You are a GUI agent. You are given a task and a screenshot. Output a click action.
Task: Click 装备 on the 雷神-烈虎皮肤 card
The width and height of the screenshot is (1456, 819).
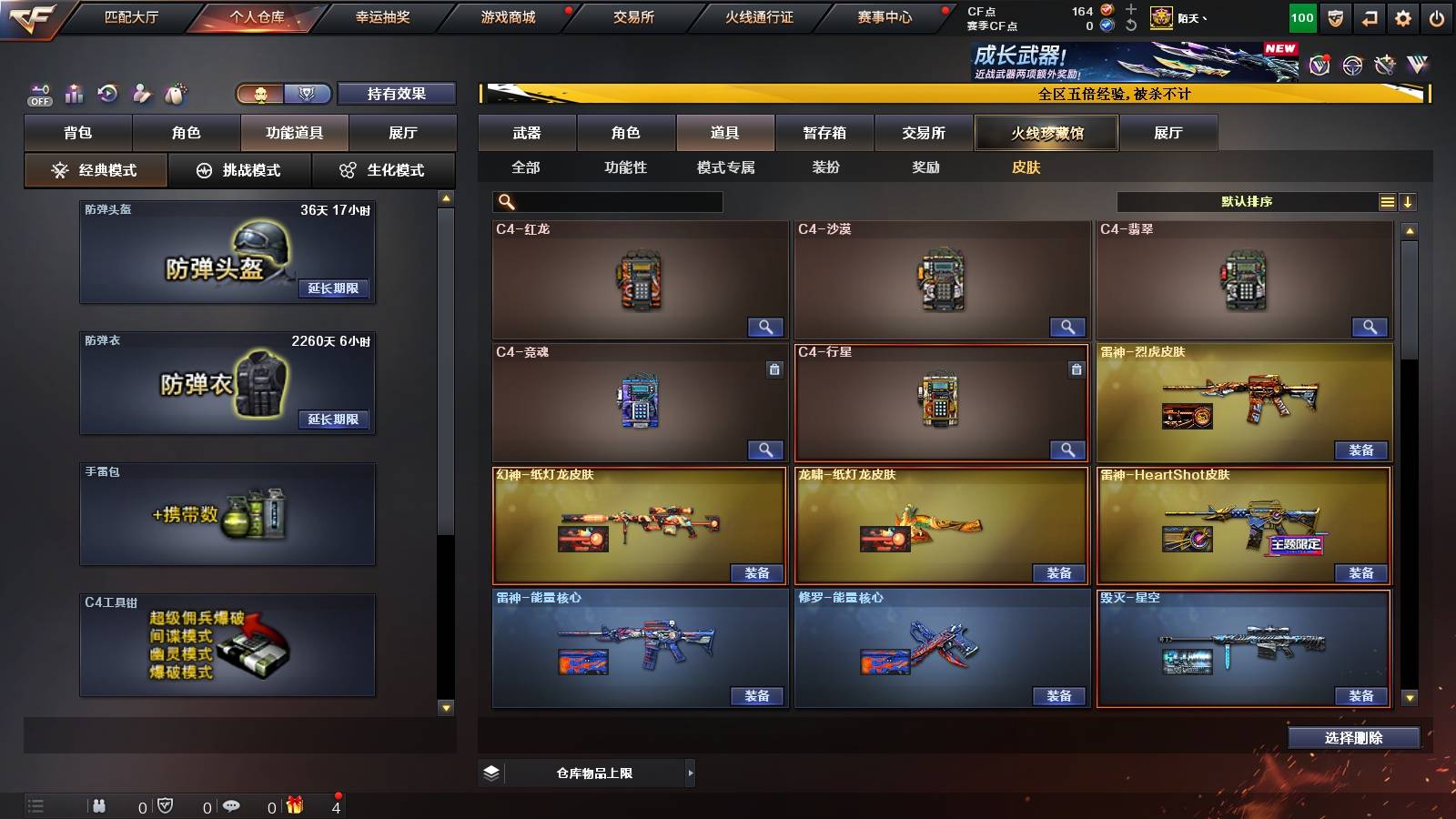[1360, 450]
